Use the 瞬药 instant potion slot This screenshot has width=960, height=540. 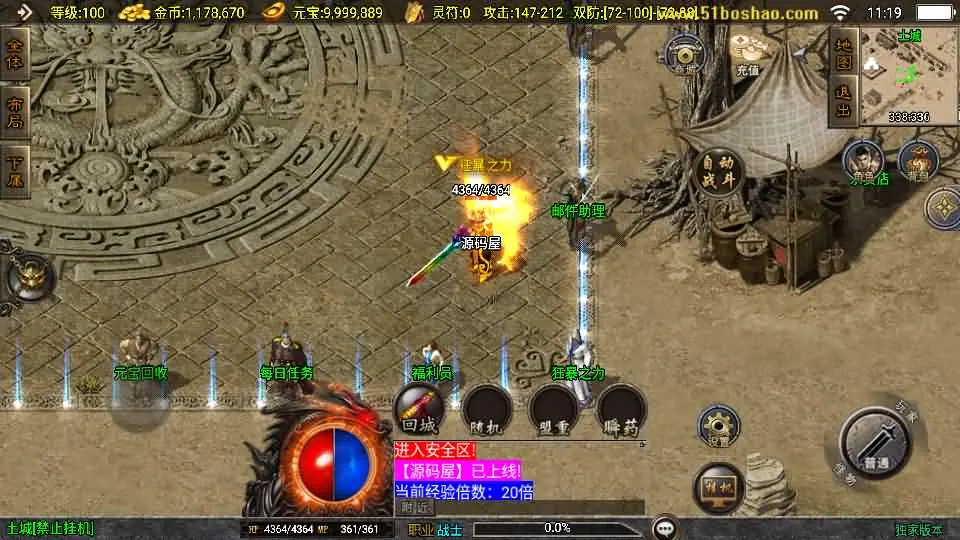620,411
